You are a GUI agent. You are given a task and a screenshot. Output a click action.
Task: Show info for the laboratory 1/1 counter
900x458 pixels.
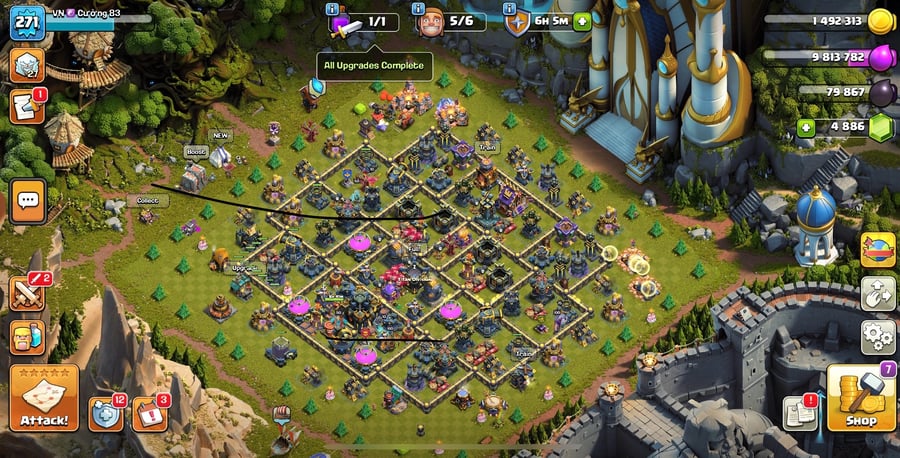tap(331, 10)
